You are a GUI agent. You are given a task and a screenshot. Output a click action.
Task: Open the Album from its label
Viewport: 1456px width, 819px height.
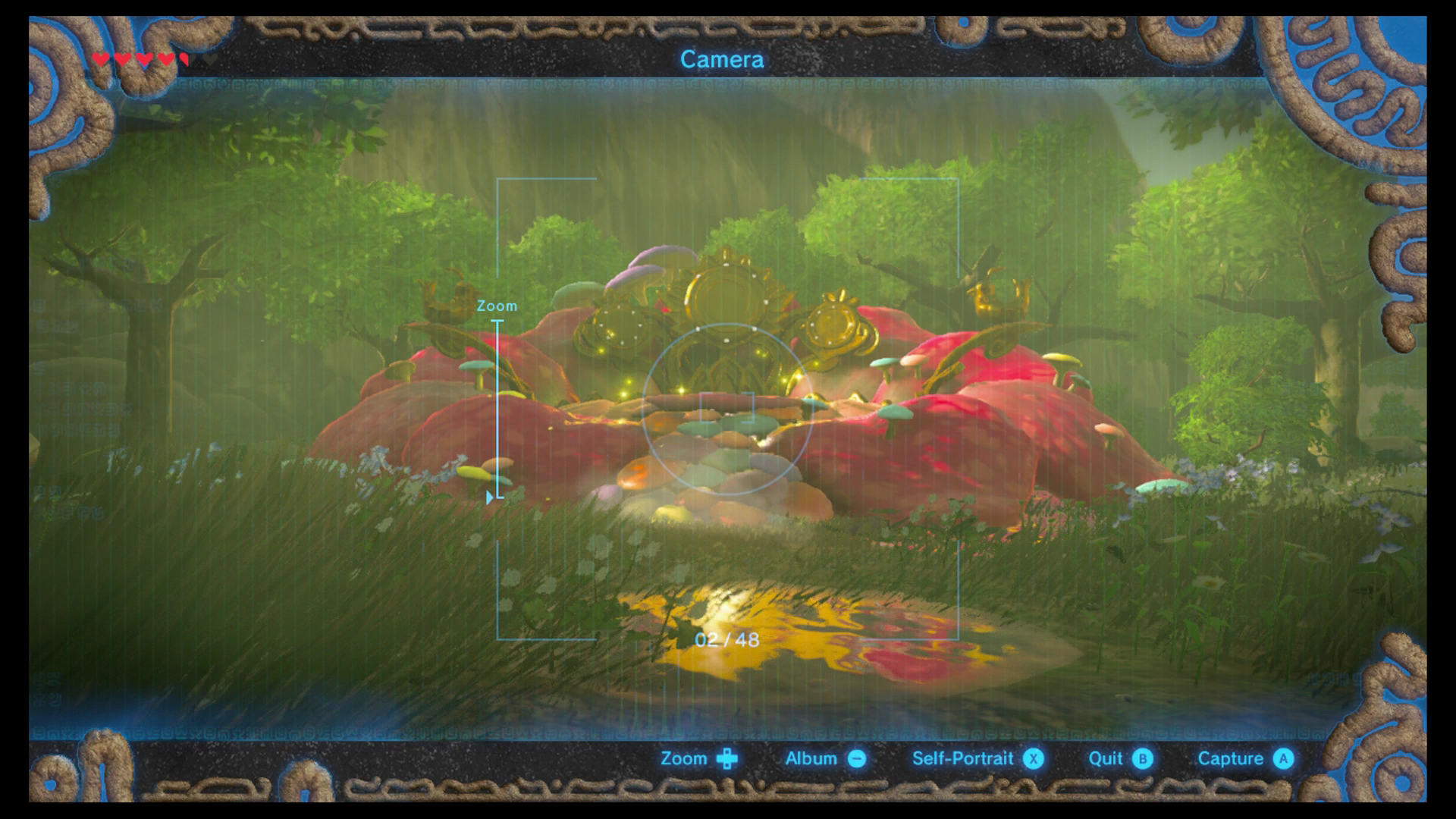[810, 758]
